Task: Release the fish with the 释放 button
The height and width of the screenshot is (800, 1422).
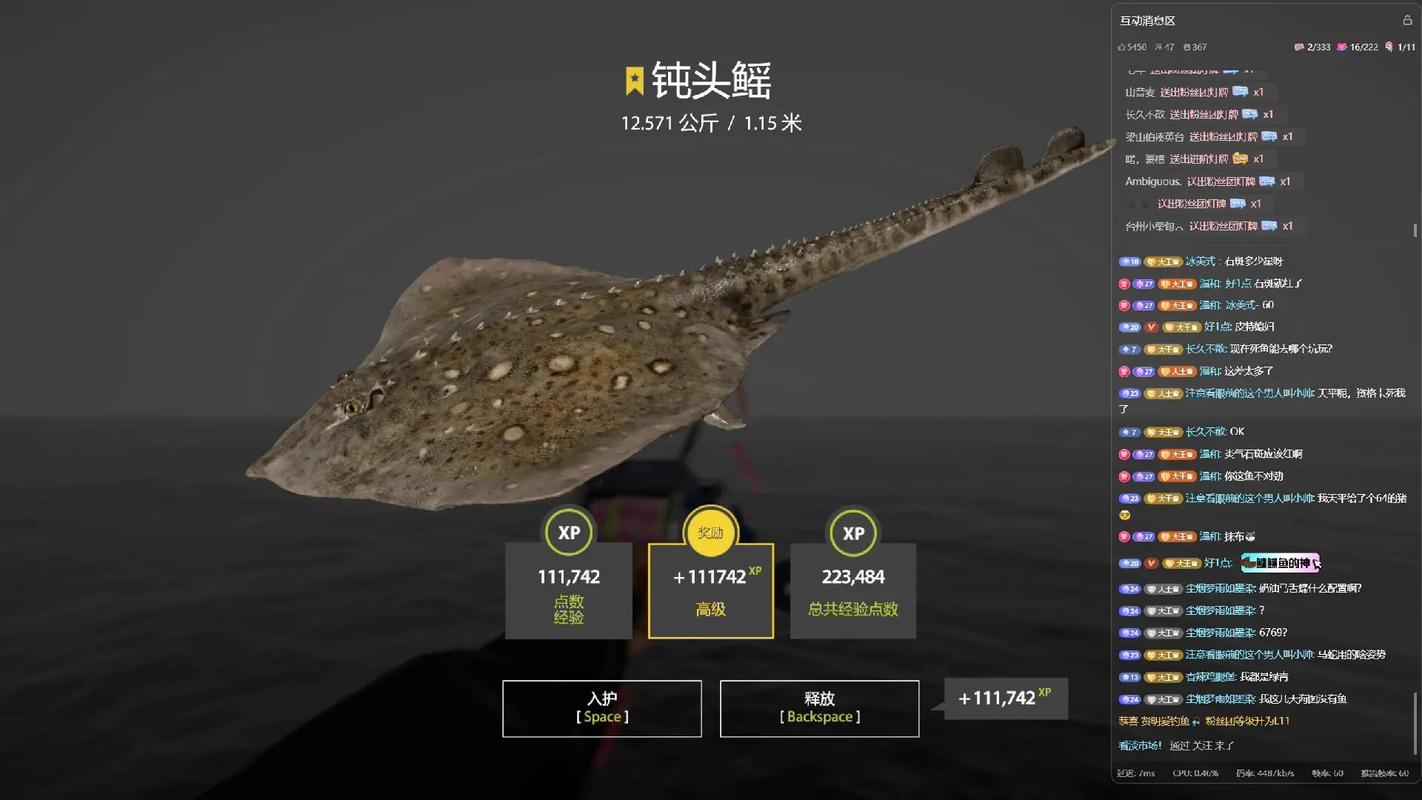Action: click(x=819, y=708)
